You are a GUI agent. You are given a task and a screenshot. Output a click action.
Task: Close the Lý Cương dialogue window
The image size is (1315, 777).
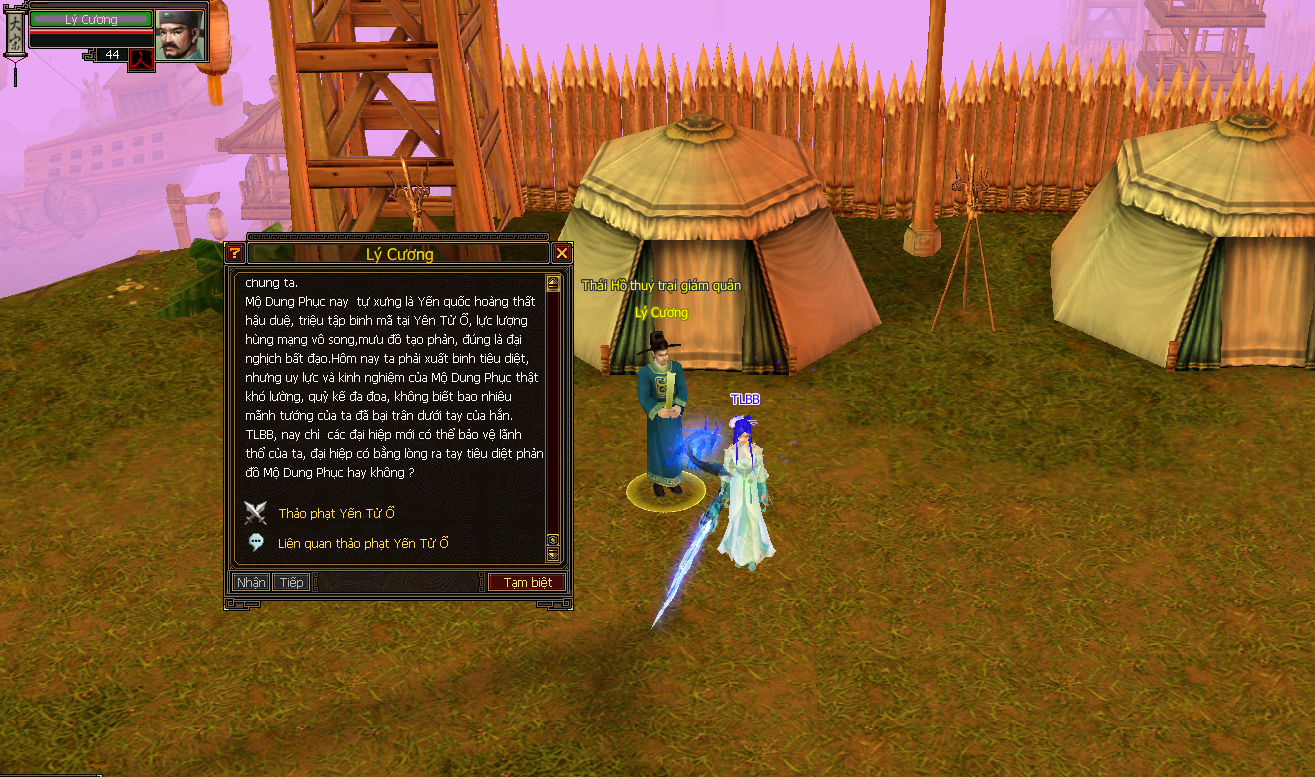click(562, 253)
